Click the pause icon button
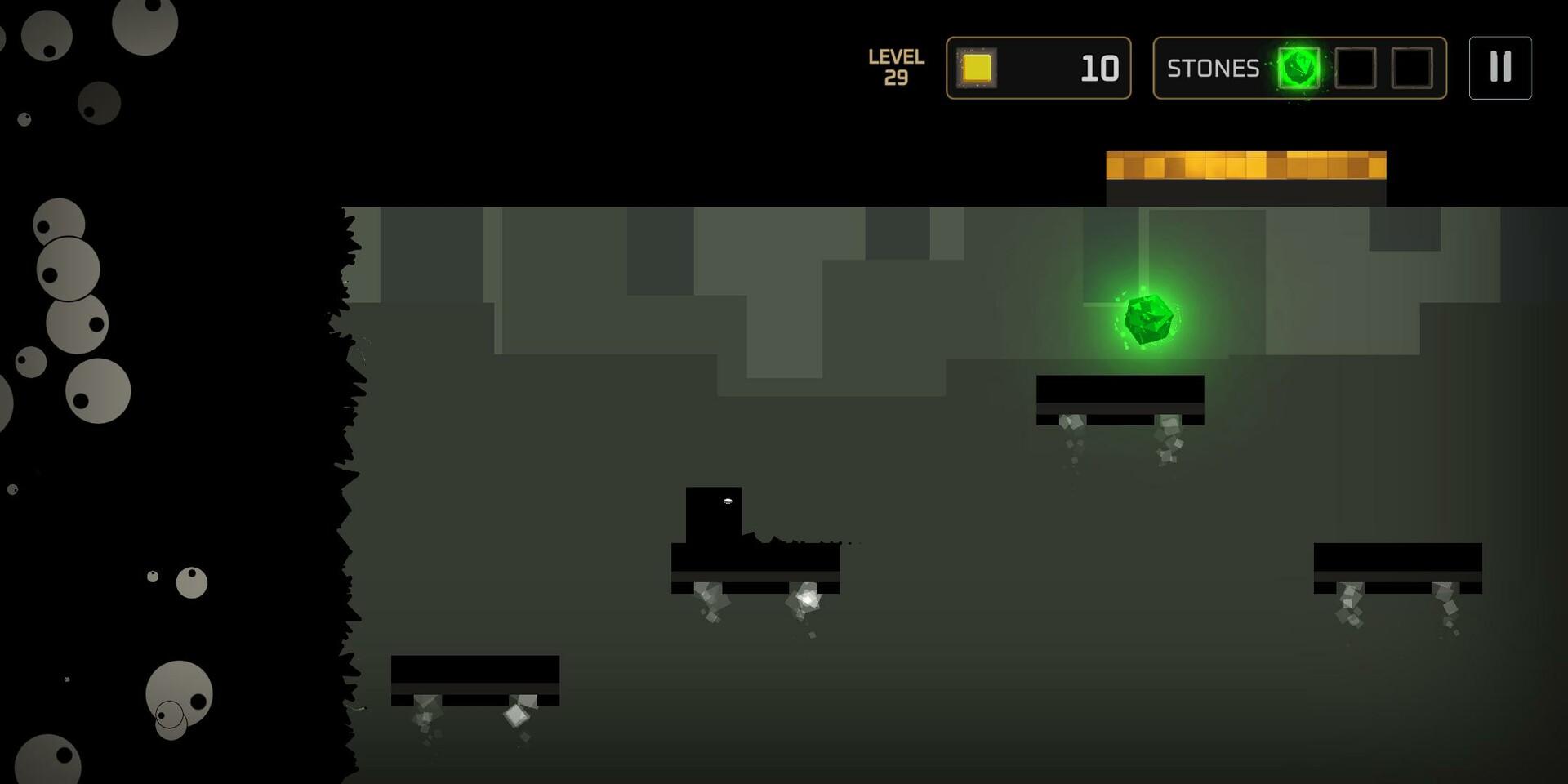Screen dimensions: 1568x784 (1499, 68)
